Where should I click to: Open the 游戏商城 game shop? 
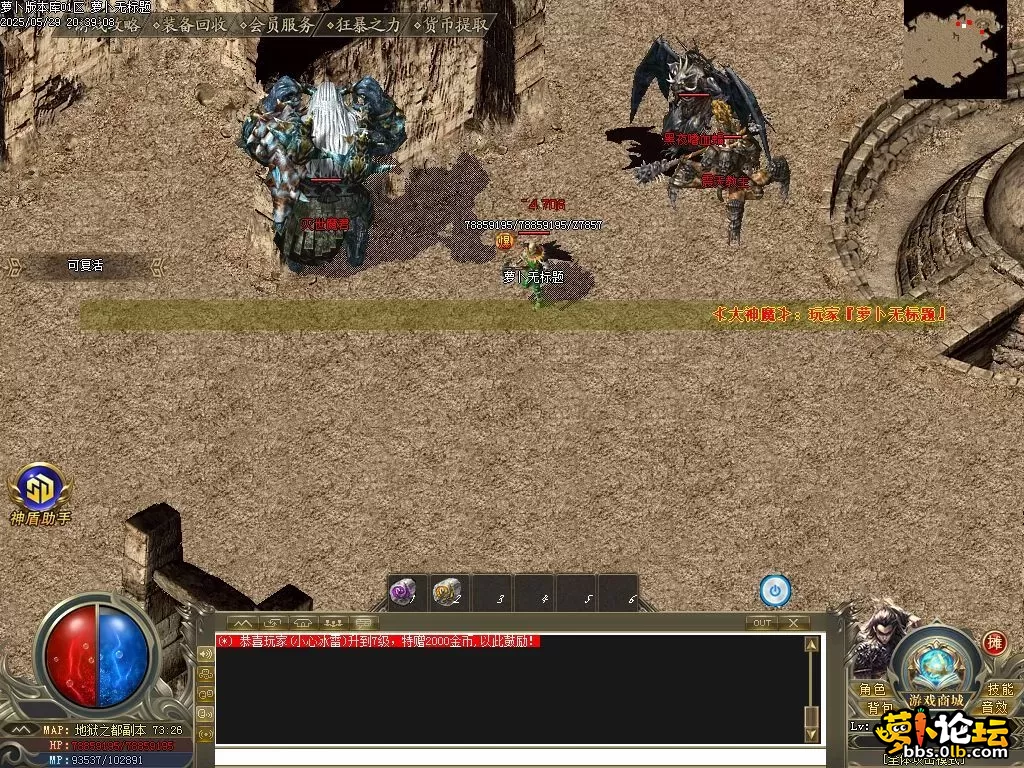pyautogui.click(x=936, y=700)
